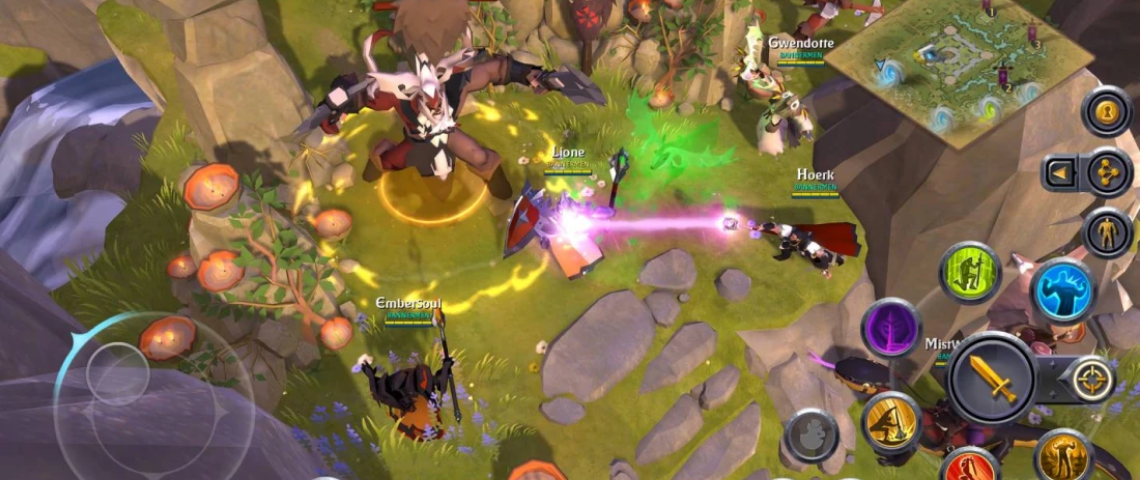Screen dimensions: 1140x480
Task: Open the golden character figure button
Action: (1107, 232)
